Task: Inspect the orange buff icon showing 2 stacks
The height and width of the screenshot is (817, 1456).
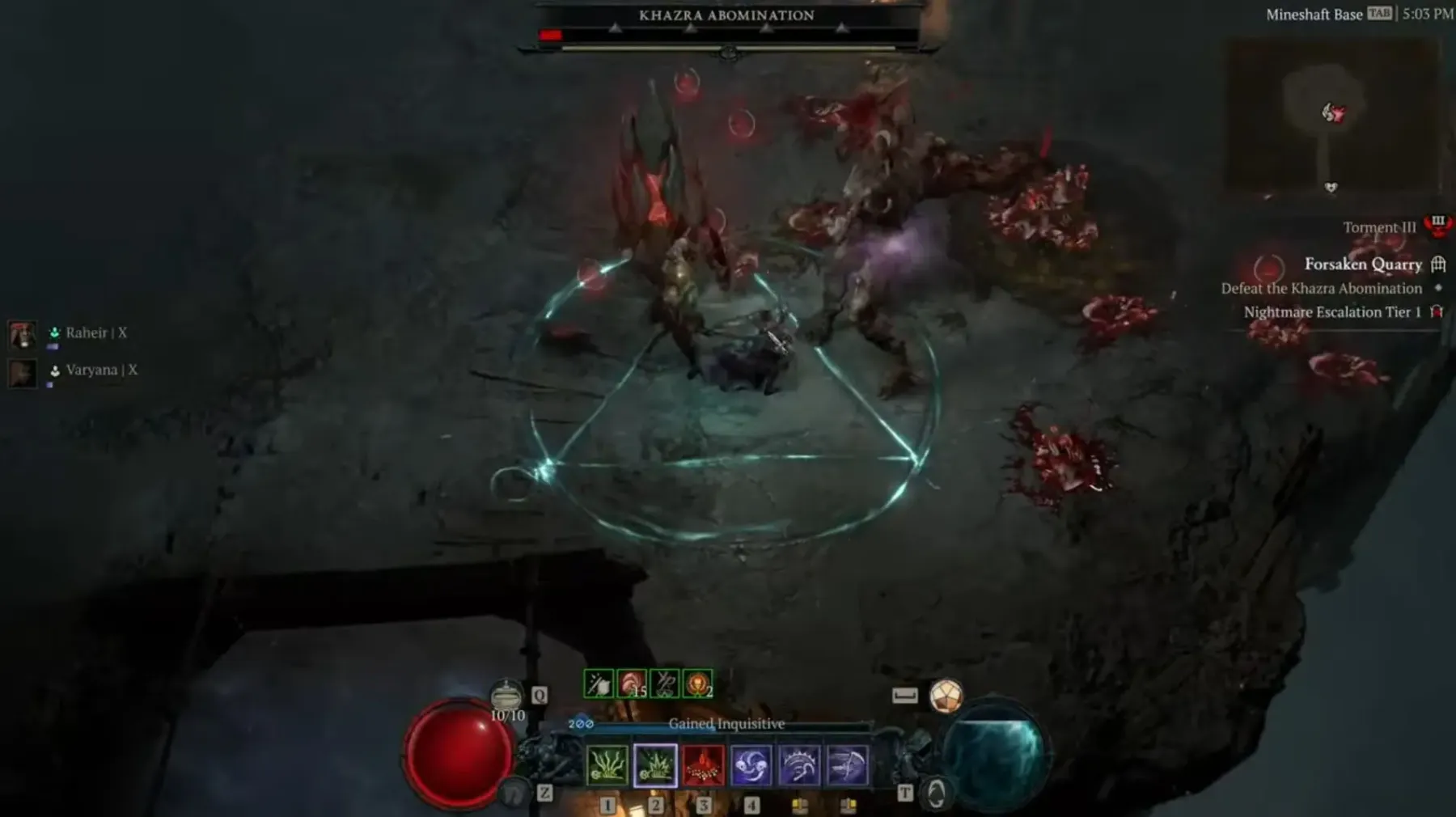Action: (697, 684)
